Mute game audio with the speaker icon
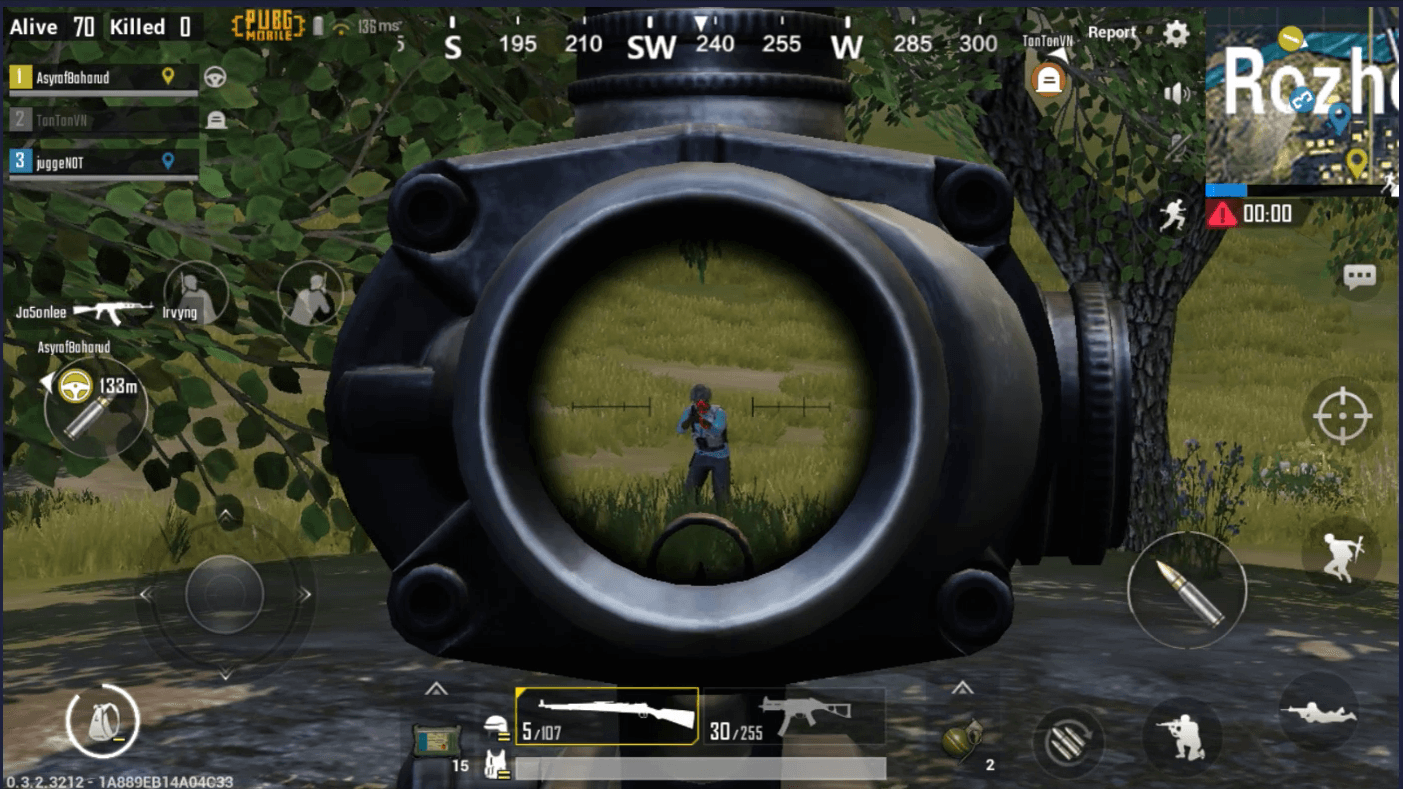 (1178, 91)
